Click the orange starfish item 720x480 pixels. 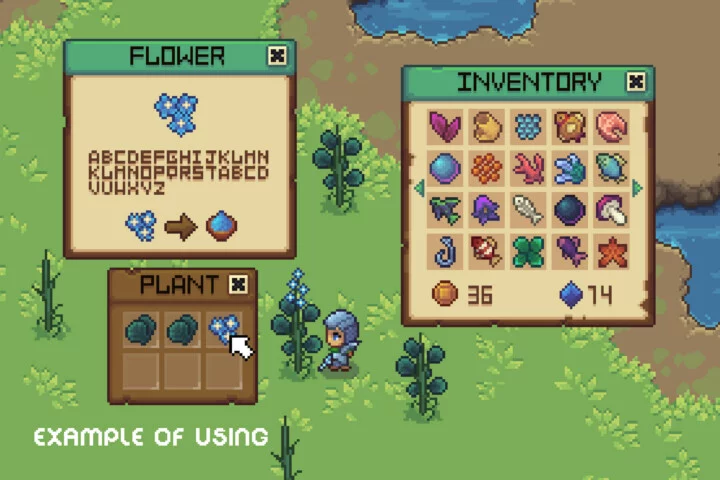(x=611, y=251)
